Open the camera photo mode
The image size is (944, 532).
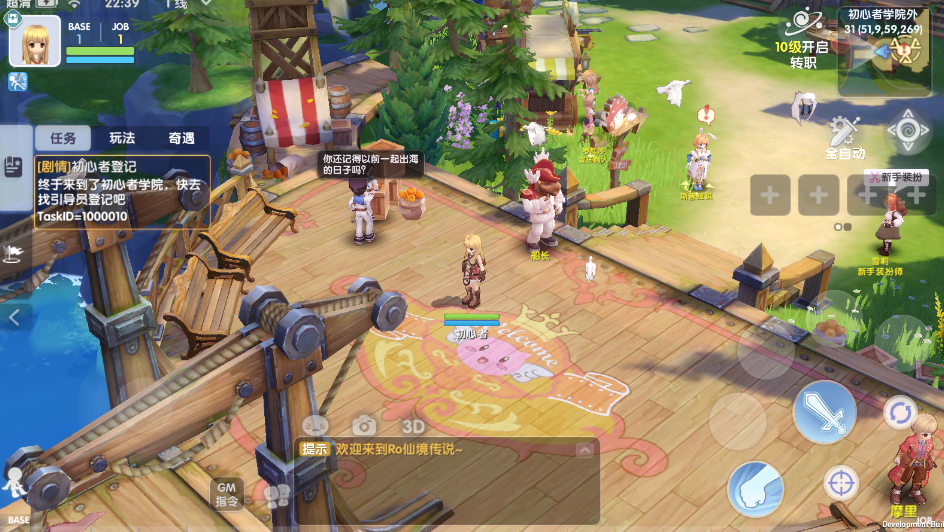363,425
